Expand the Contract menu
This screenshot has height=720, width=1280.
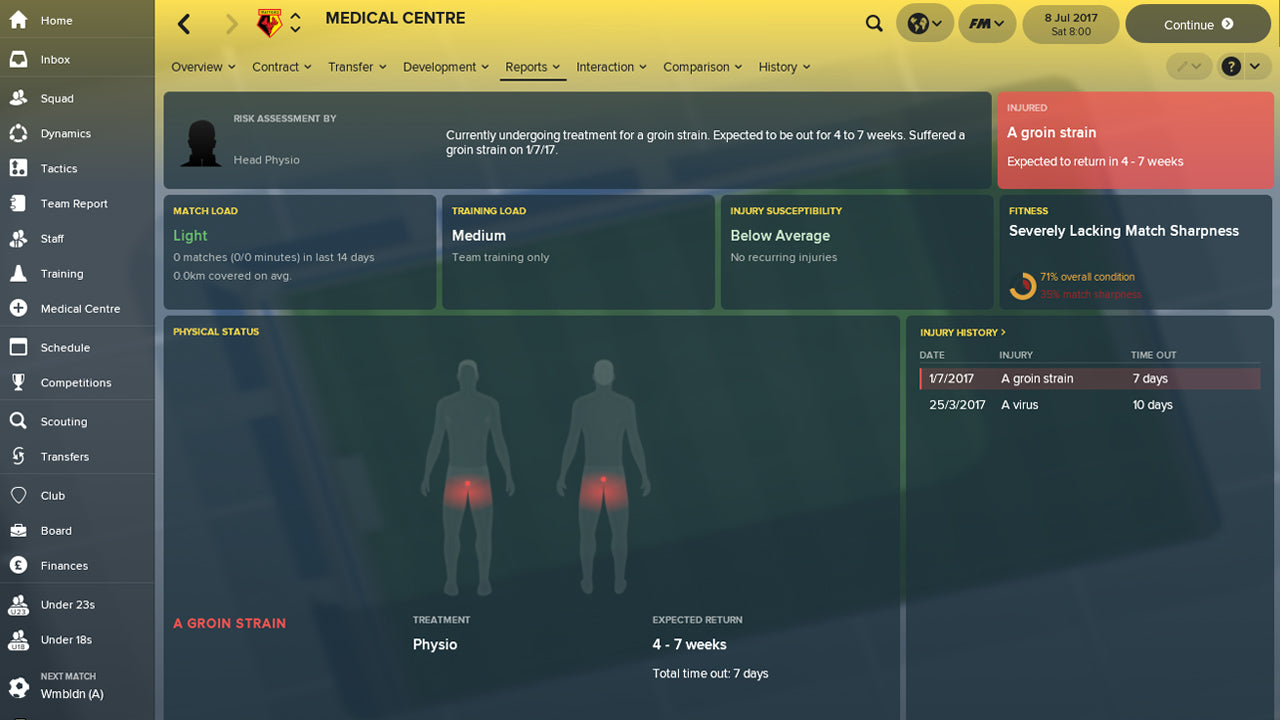pos(282,67)
